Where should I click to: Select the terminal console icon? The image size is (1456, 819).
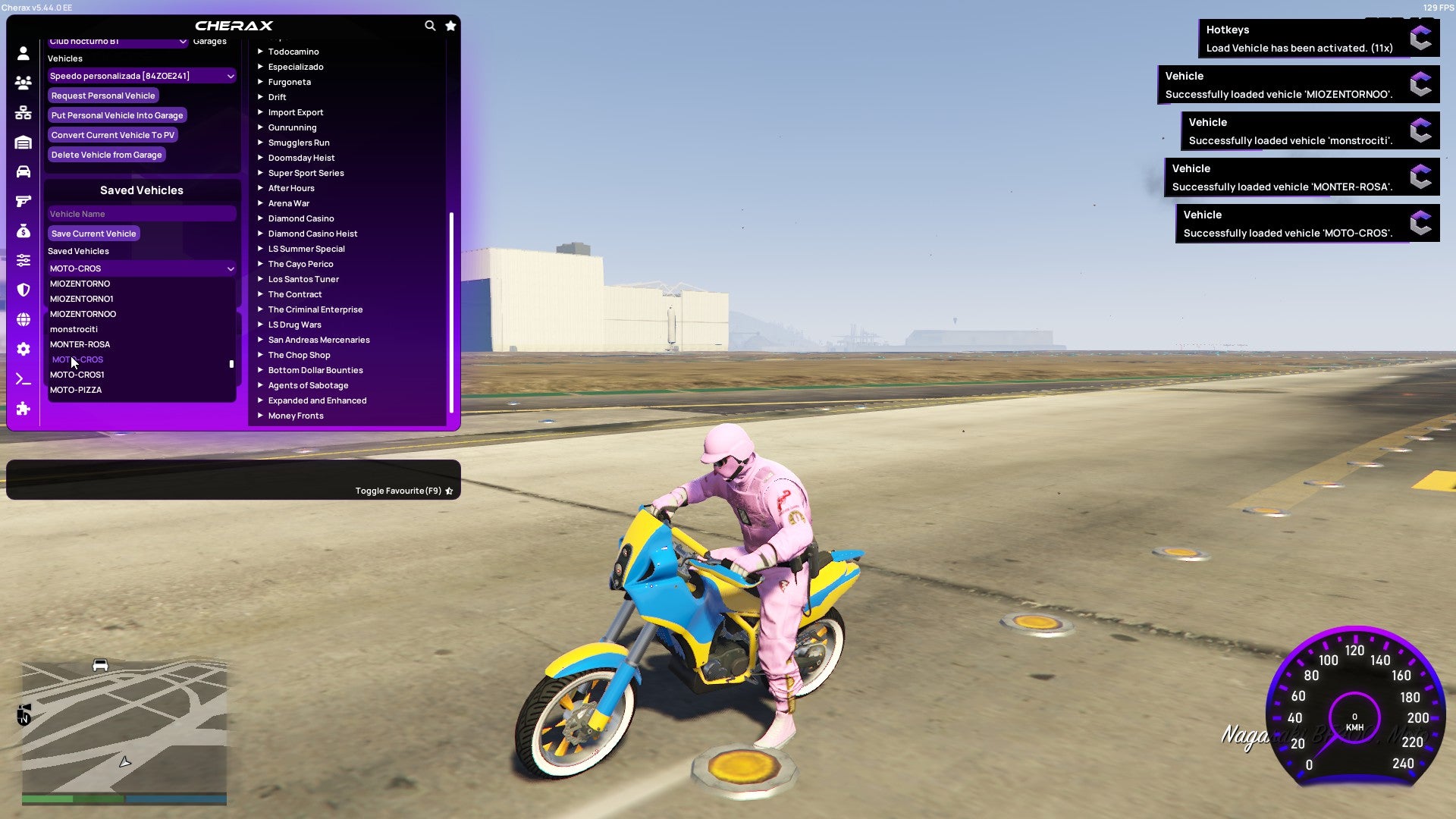point(23,378)
